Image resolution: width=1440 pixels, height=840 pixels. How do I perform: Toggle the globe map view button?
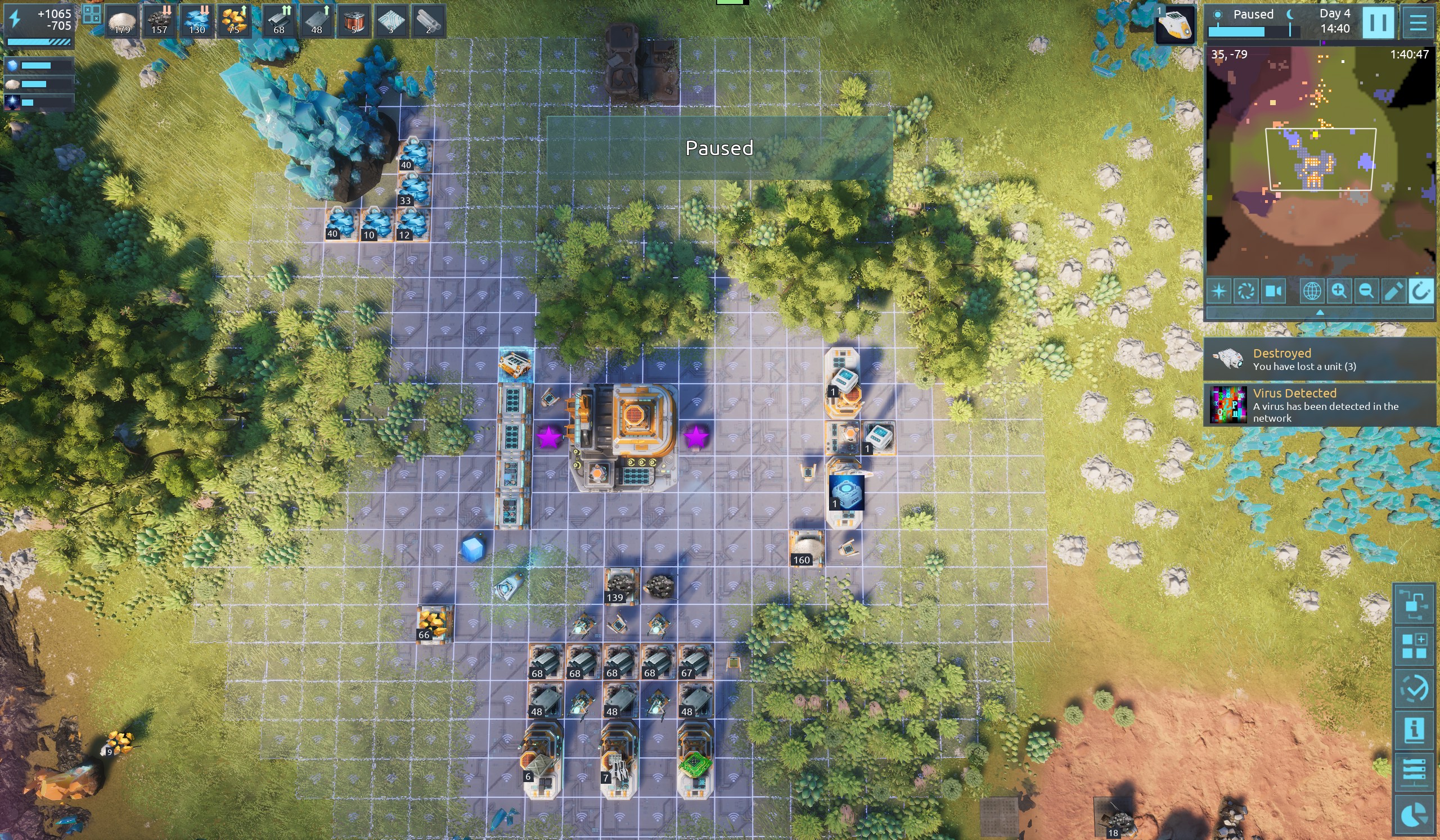pyautogui.click(x=1311, y=291)
